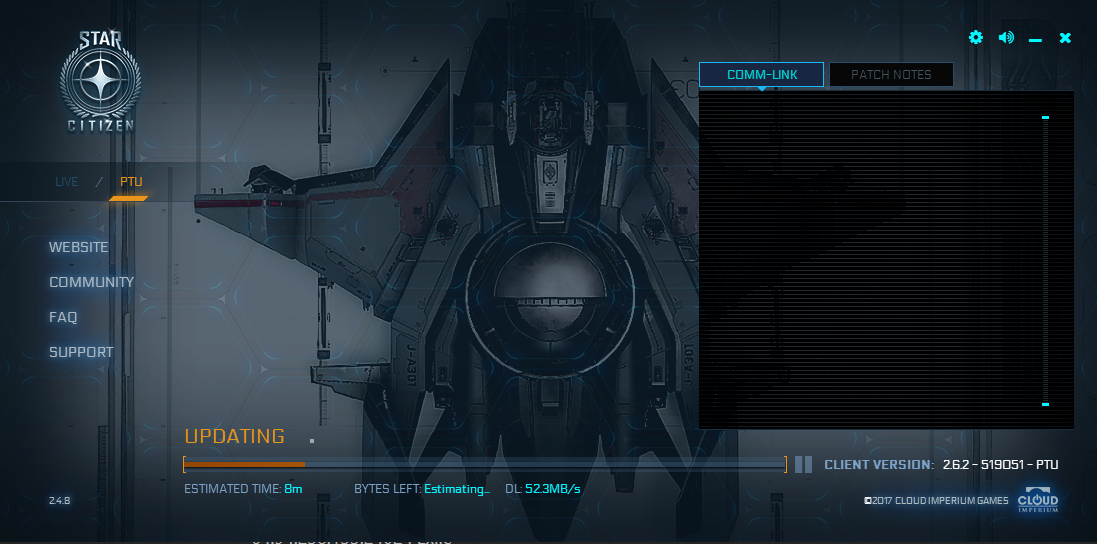Open the WEBSITE link
This screenshot has width=1097, height=544.
click(79, 247)
